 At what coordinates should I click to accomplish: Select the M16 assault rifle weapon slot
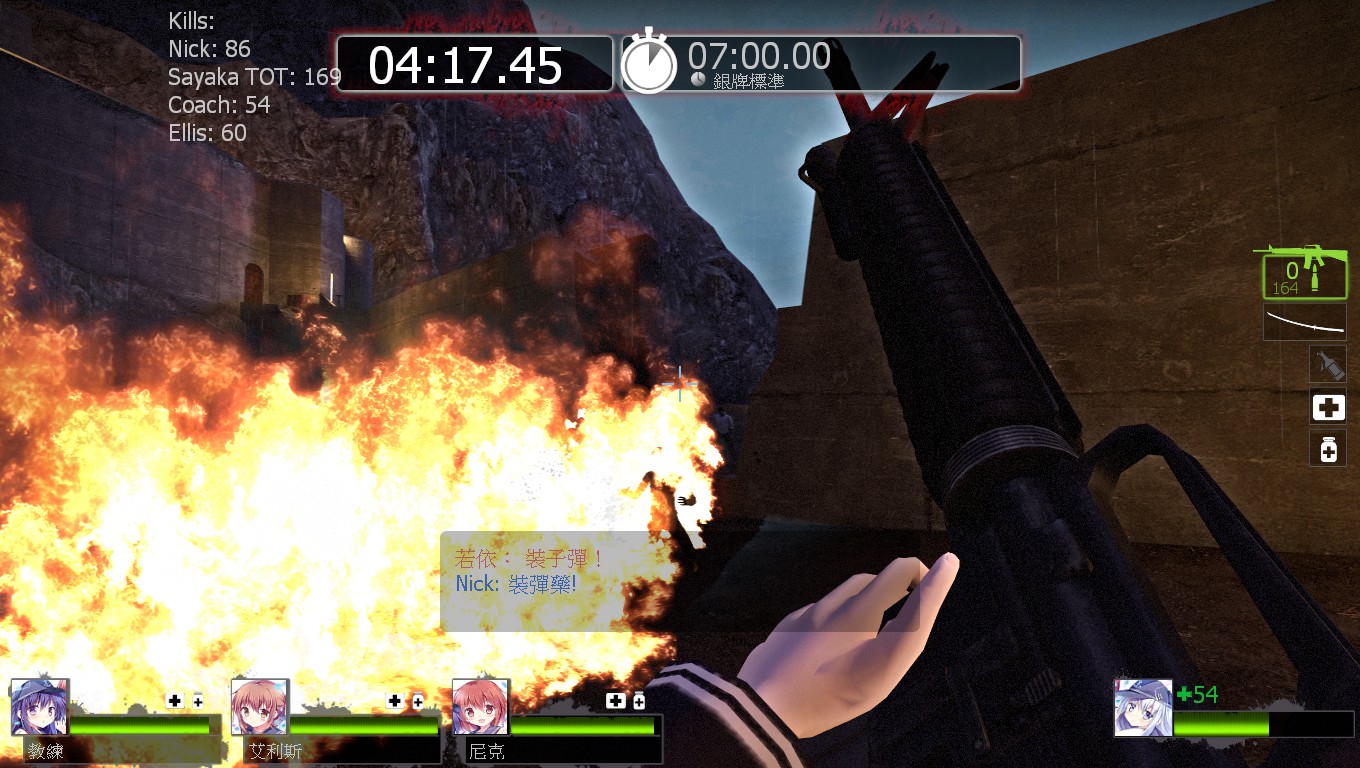click(1304, 272)
